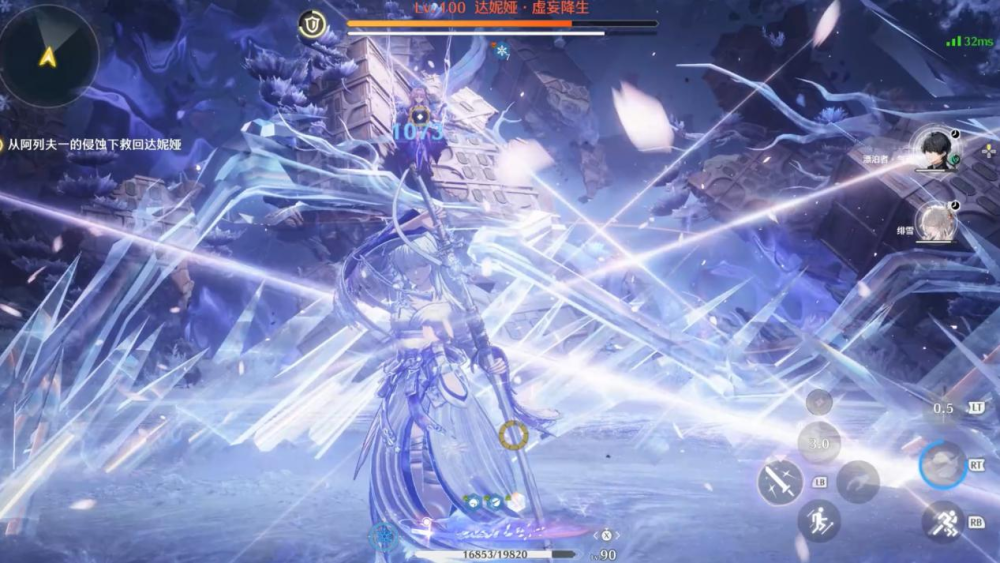Activate the claw-hand skill button

[858, 482]
